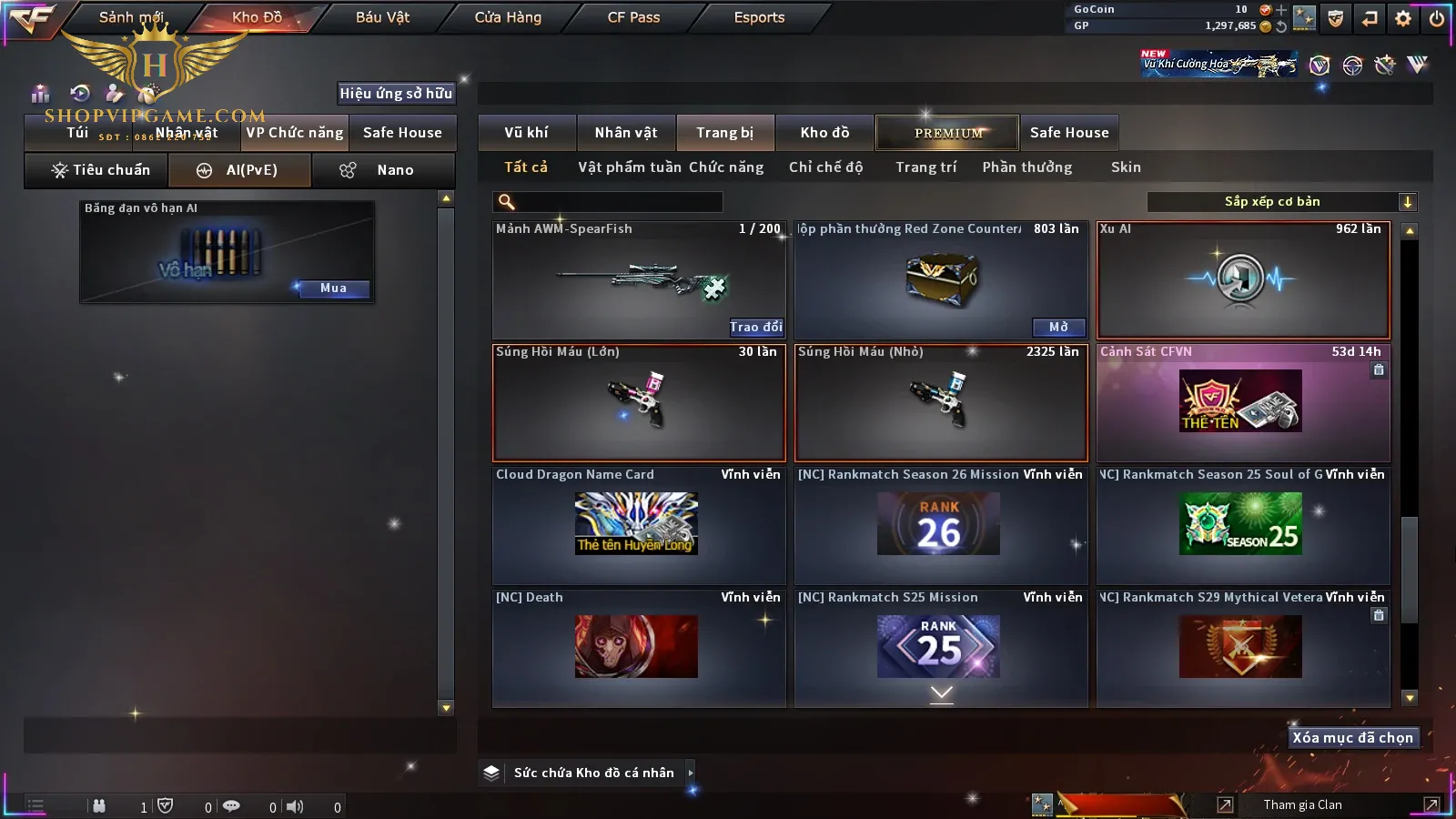1456x819 pixels.
Task: Delete selected items with Xóa mục đã chọn
Action: click(x=1352, y=738)
